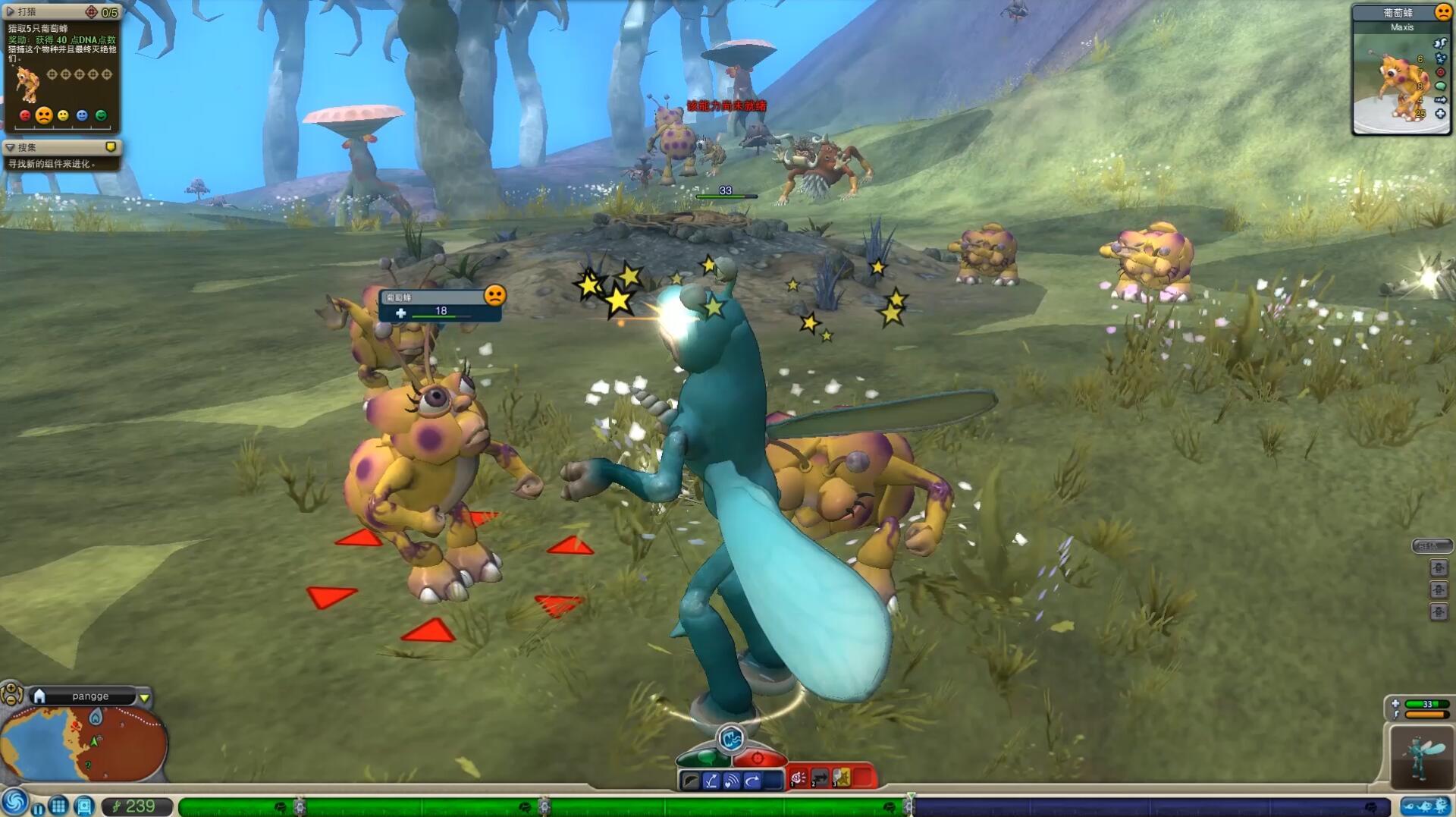
Task: Open the Sporepedia grid button
Action: pos(58,806)
